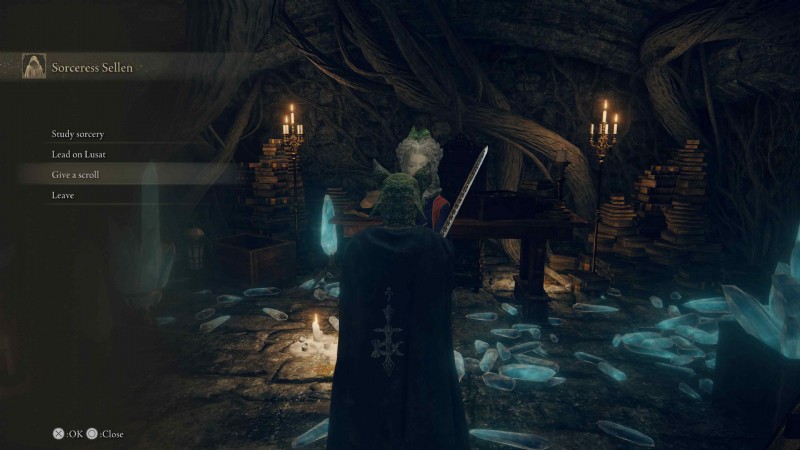This screenshot has height=450, width=800.
Task: Select Leave to exit the conversation
Action: tap(63, 195)
